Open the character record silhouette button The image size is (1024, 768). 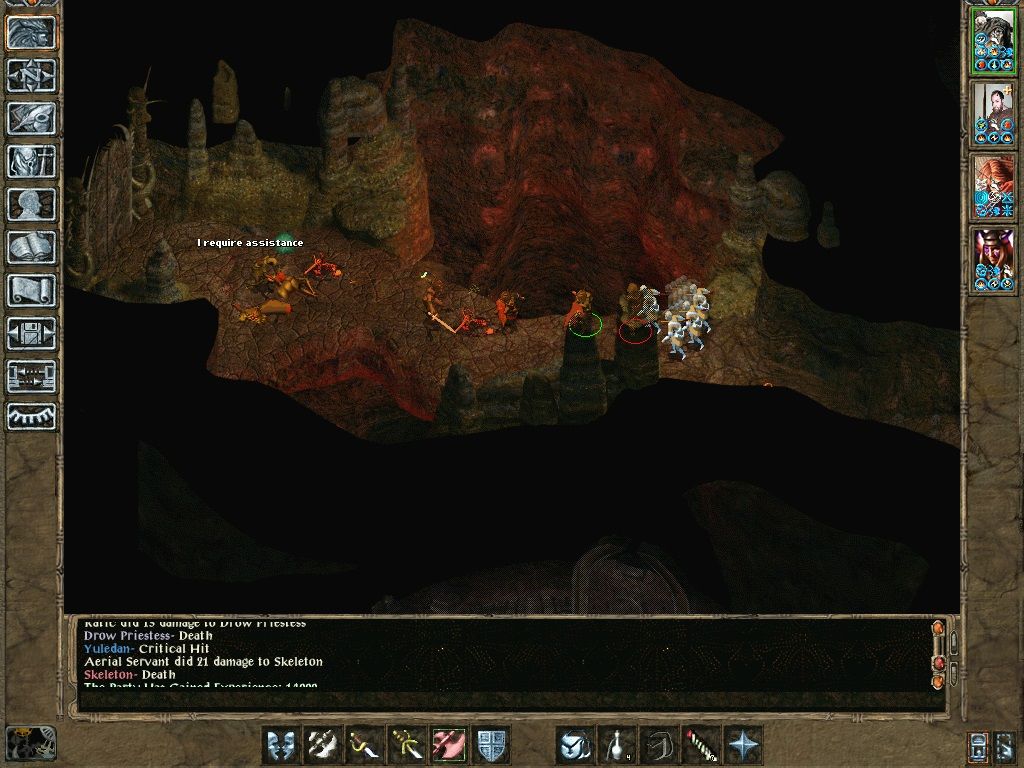(x=31, y=204)
